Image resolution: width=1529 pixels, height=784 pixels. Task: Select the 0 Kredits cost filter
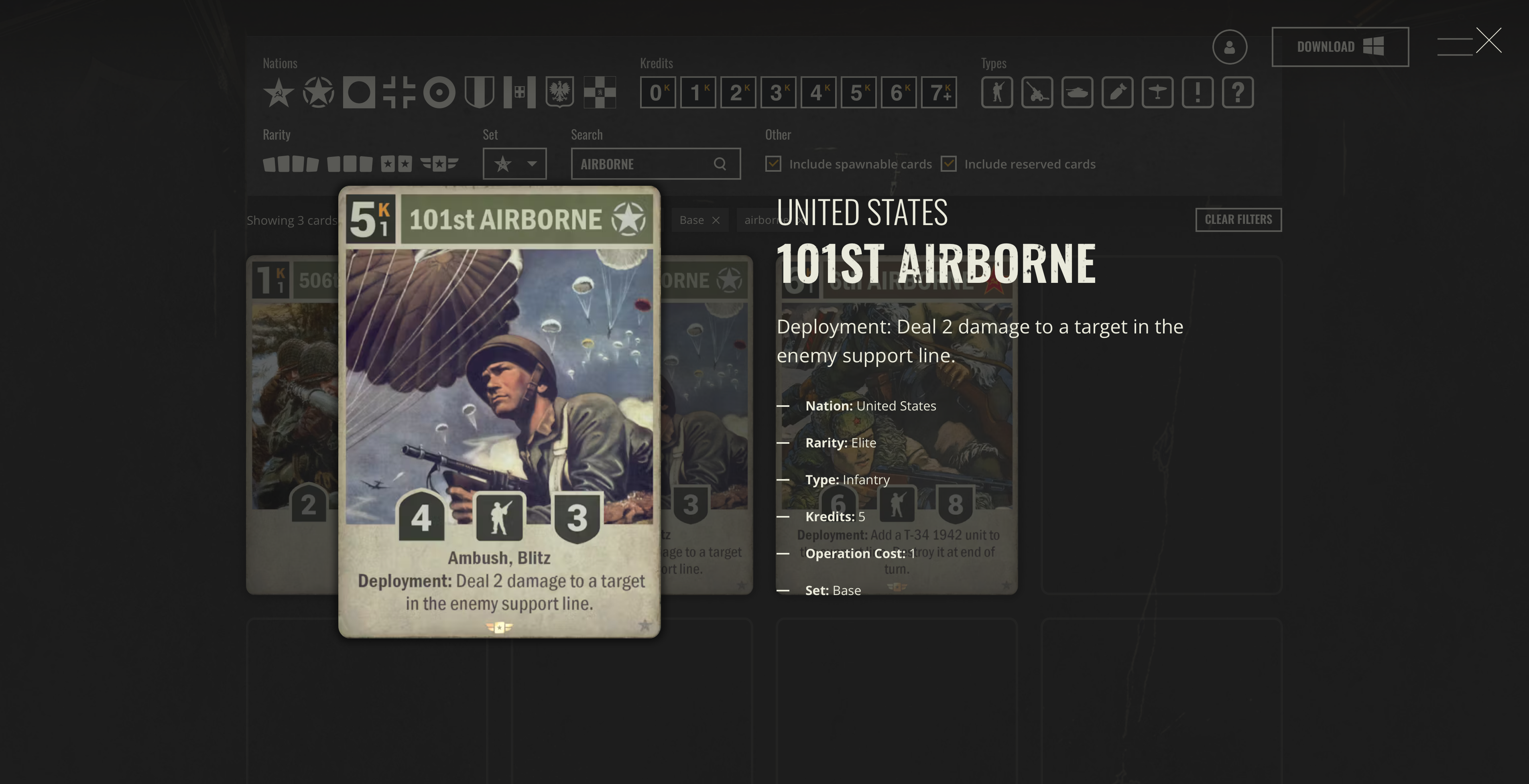point(658,93)
